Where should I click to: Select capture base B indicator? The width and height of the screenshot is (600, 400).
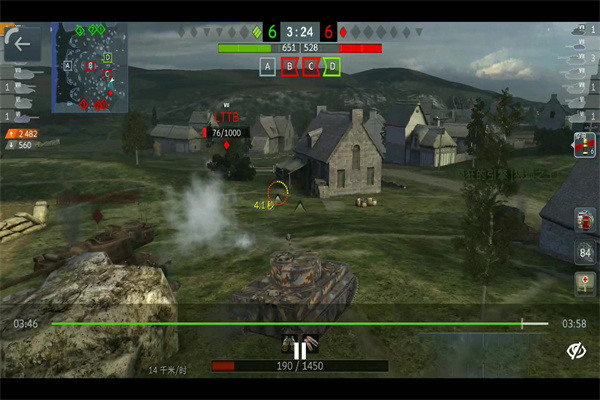click(290, 67)
